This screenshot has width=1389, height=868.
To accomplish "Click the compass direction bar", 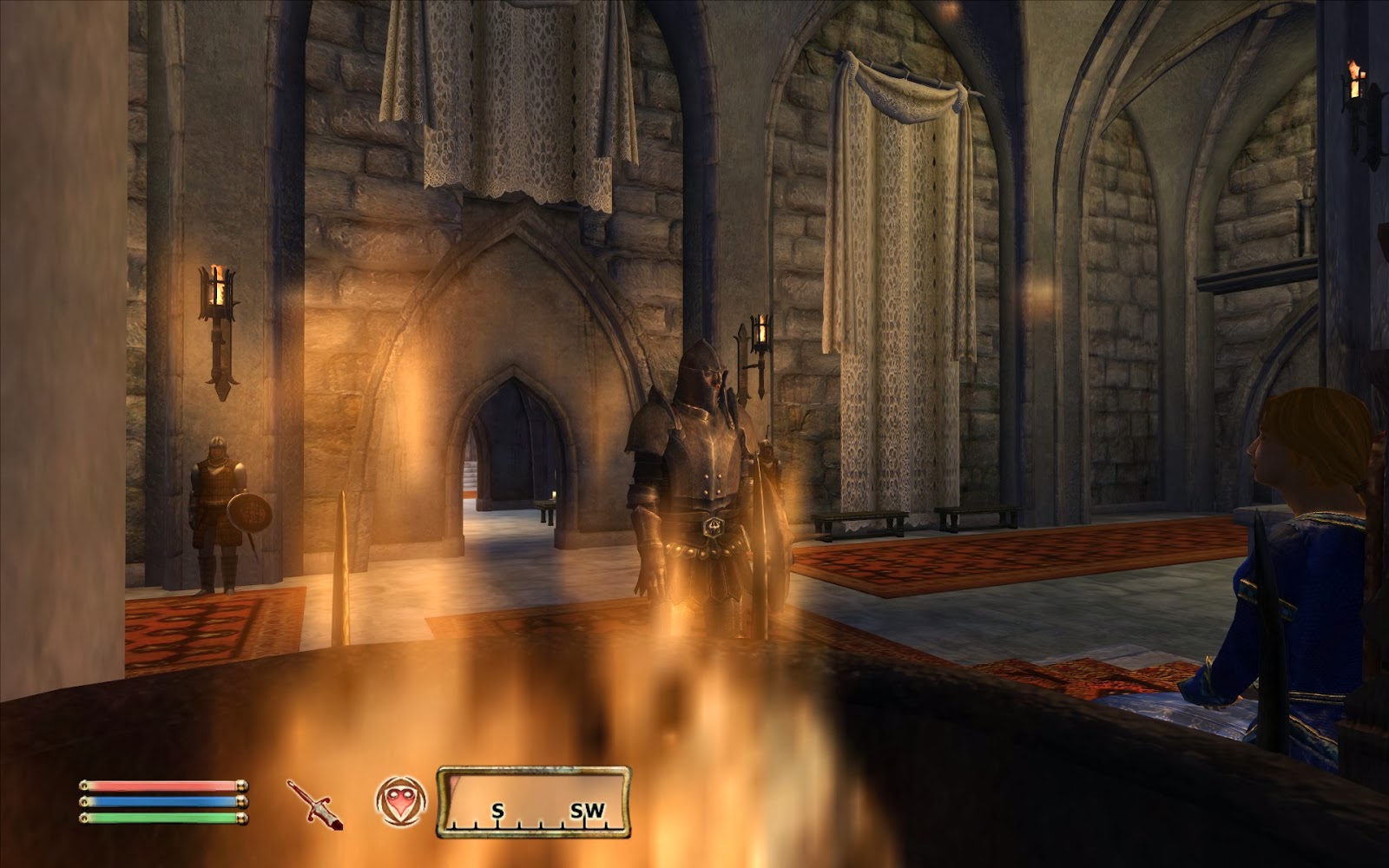I will [533, 801].
